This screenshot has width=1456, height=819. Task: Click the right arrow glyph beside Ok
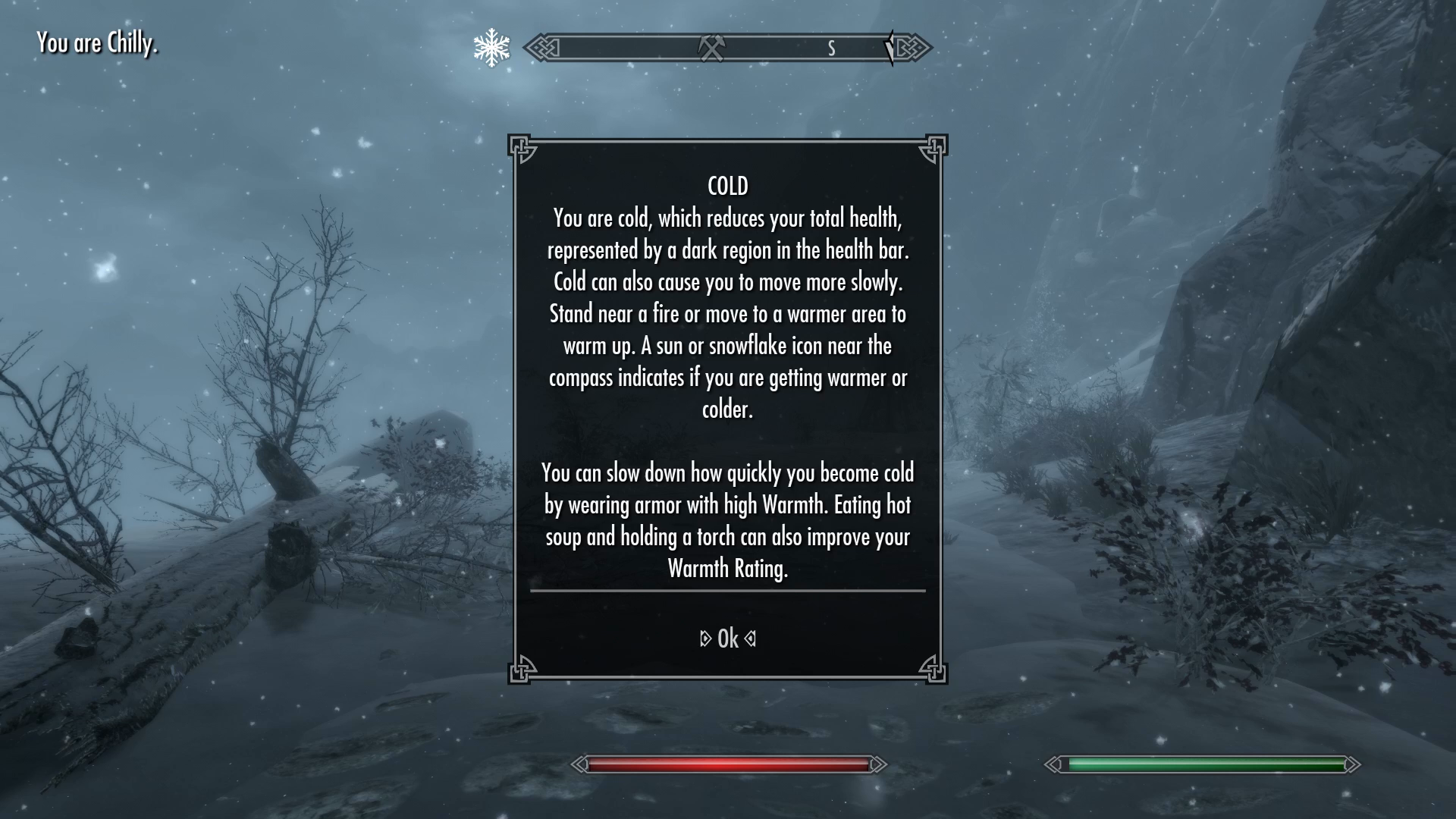[x=749, y=638]
